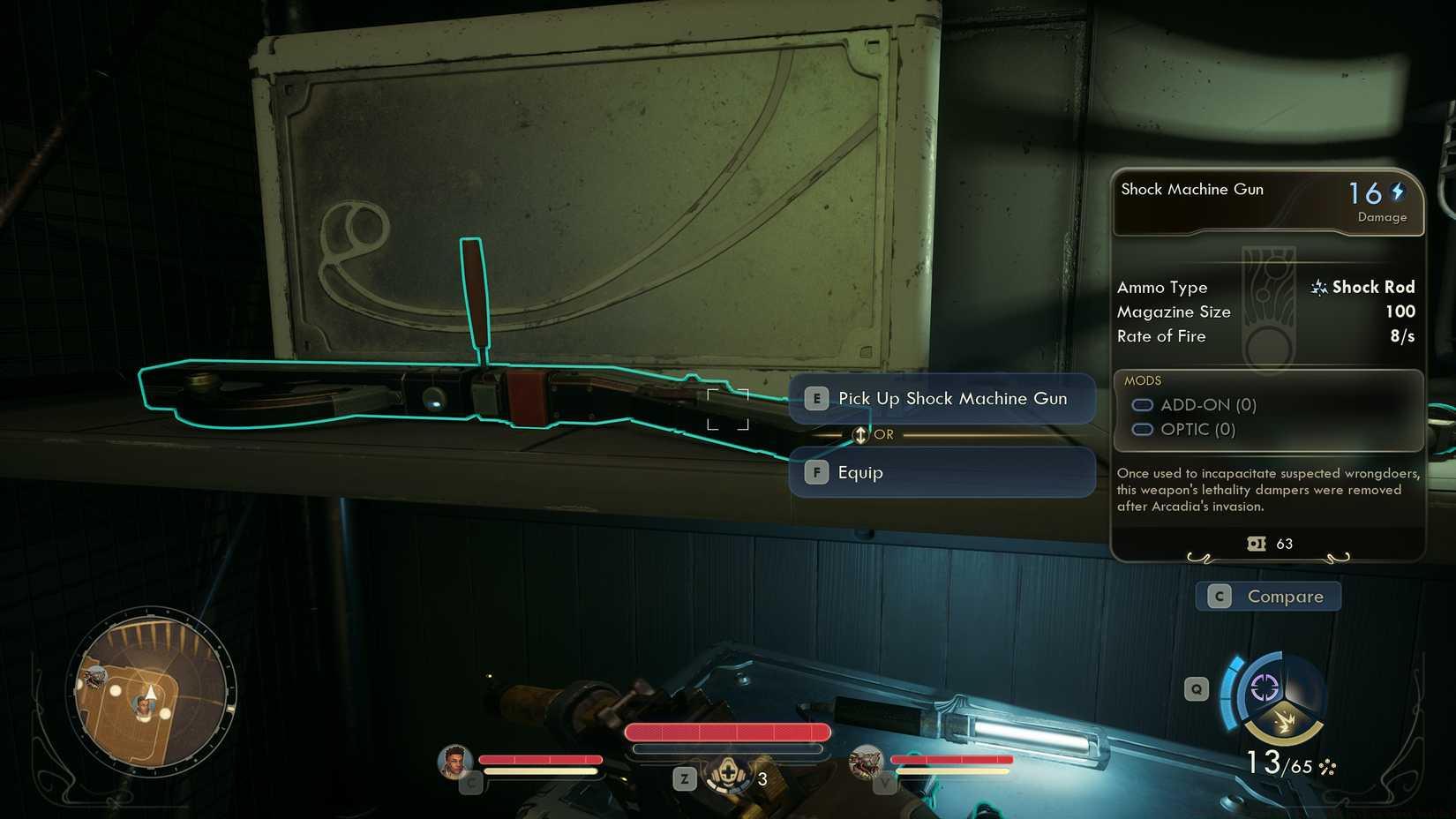Click the crosshair reticle in the weapon wheel

click(1265, 688)
